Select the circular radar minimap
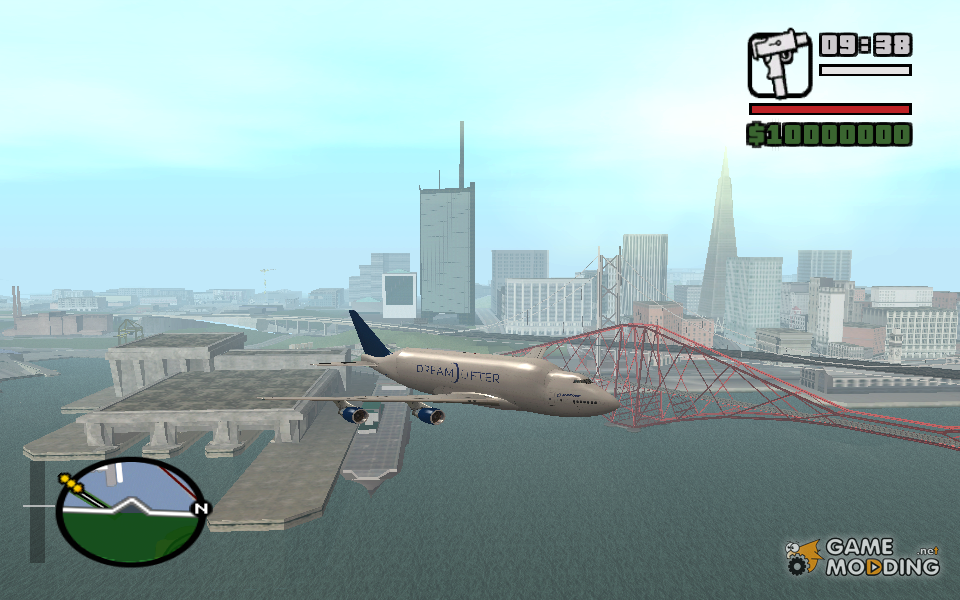Viewport: 960px width, 600px height. 129,511
